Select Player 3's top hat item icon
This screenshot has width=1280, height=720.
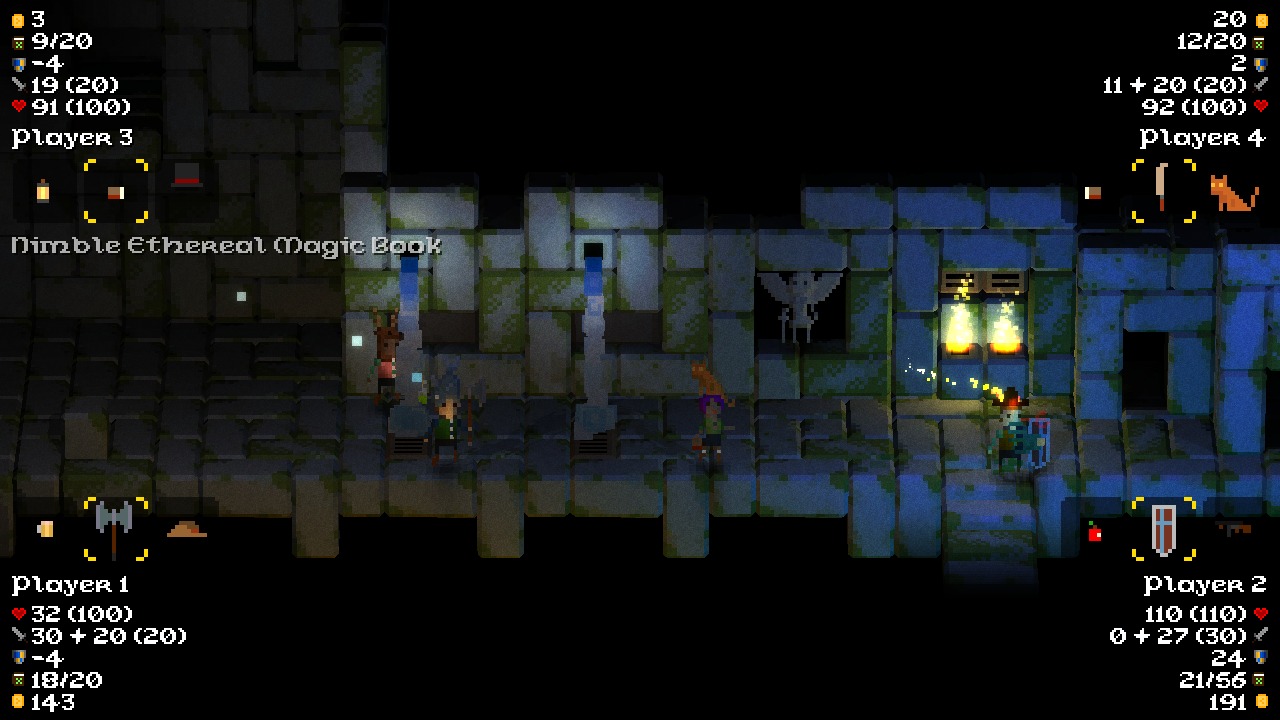tap(185, 180)
